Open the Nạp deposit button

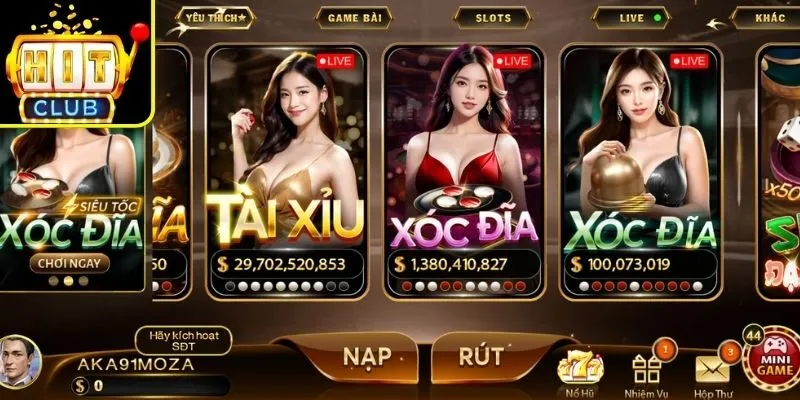(x=365, y=356)
